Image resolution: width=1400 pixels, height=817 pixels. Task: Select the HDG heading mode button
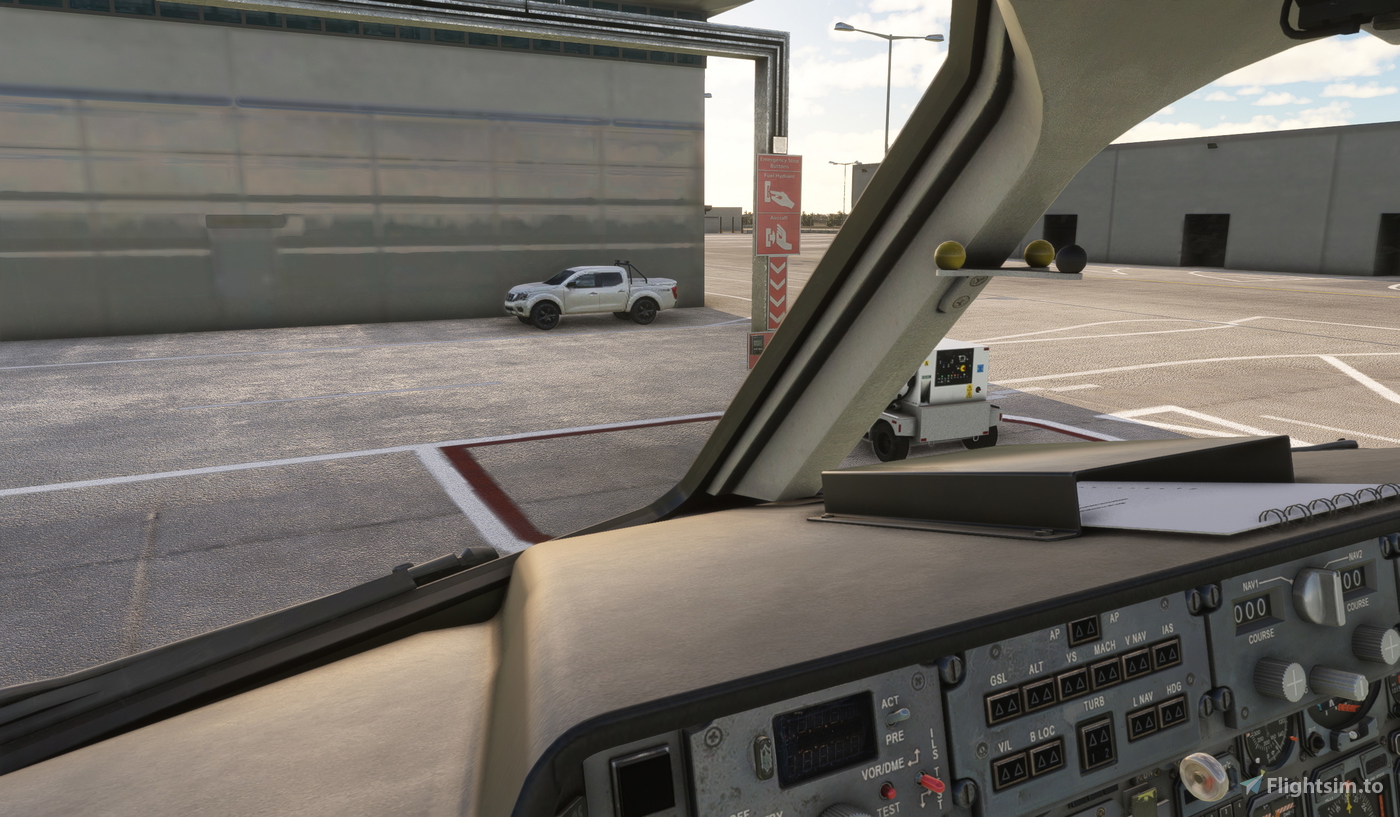[1172, 711]
